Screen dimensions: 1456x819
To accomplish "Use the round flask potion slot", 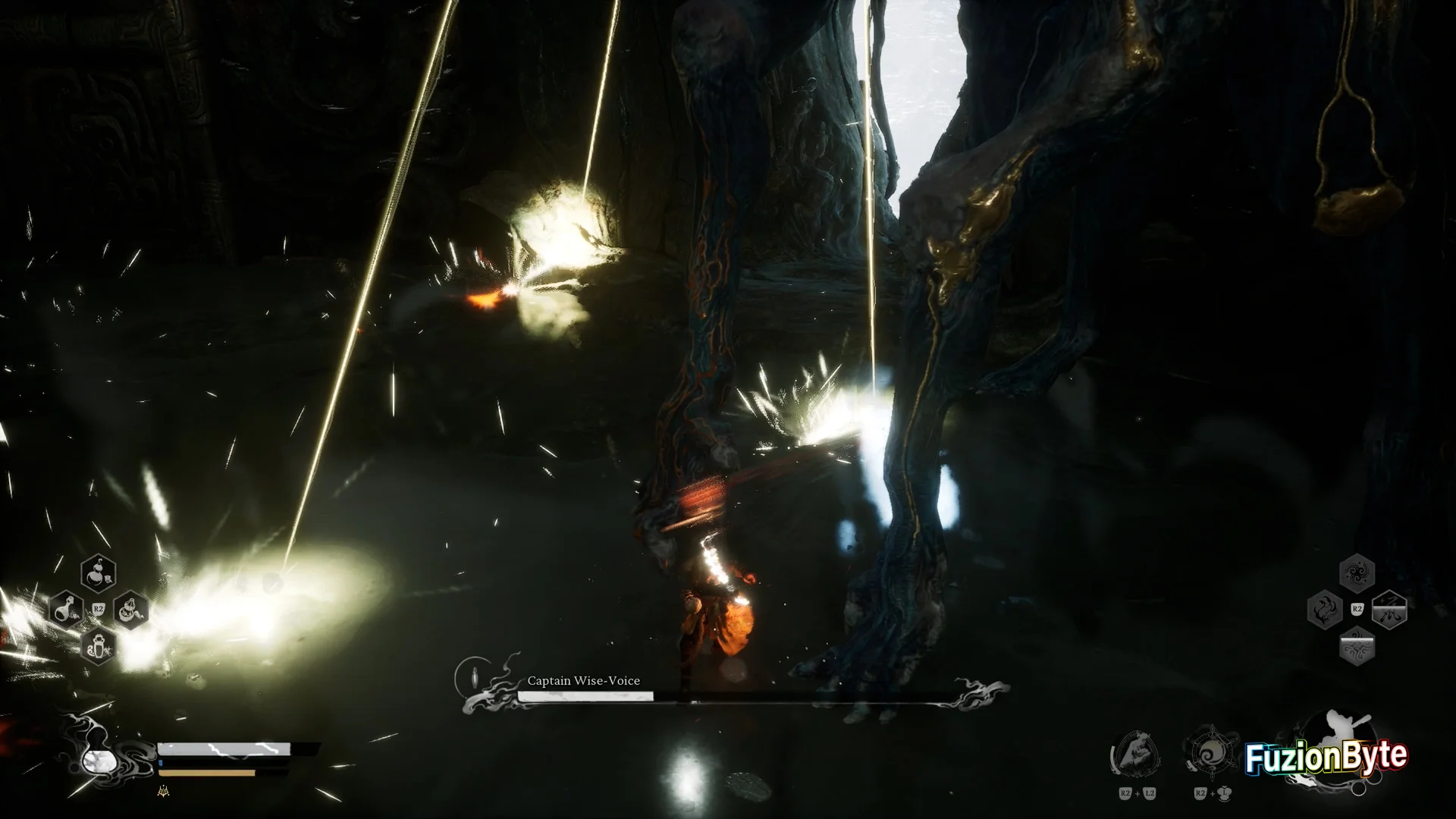I will click(x=67, y=609).
